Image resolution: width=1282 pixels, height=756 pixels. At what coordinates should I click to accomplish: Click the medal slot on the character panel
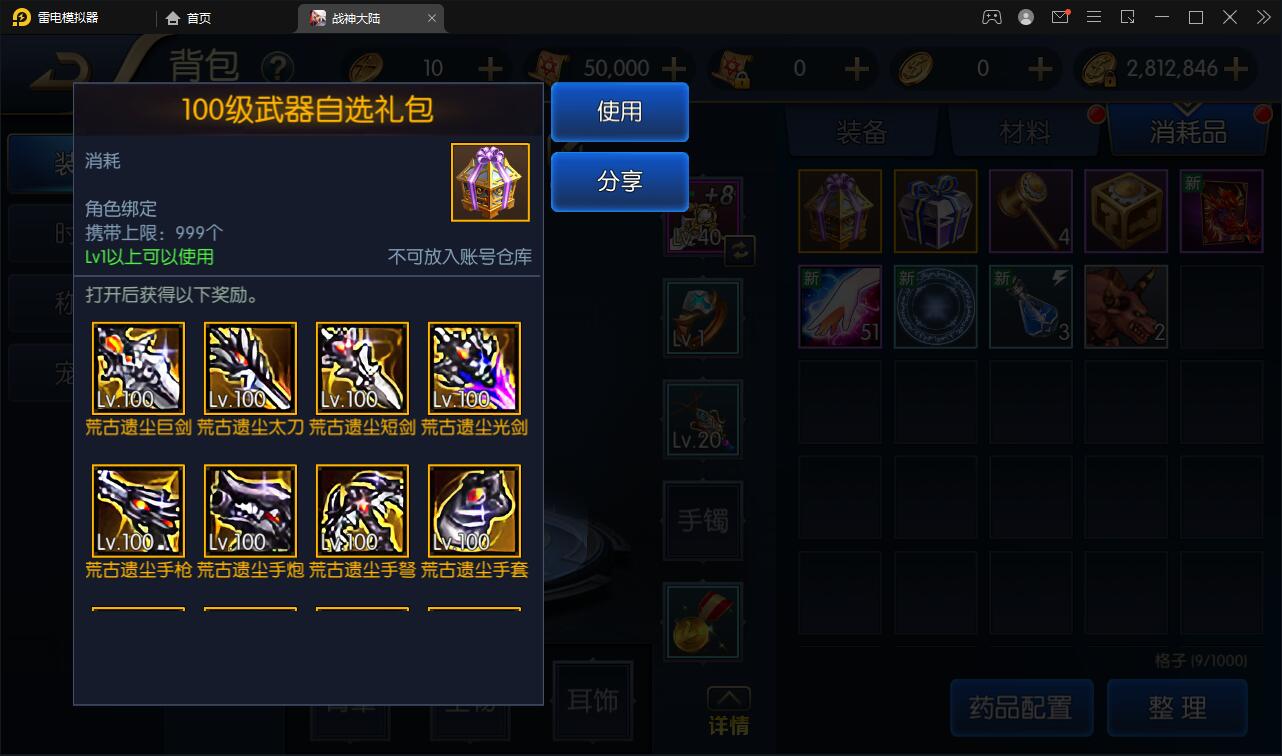point(702,621)
